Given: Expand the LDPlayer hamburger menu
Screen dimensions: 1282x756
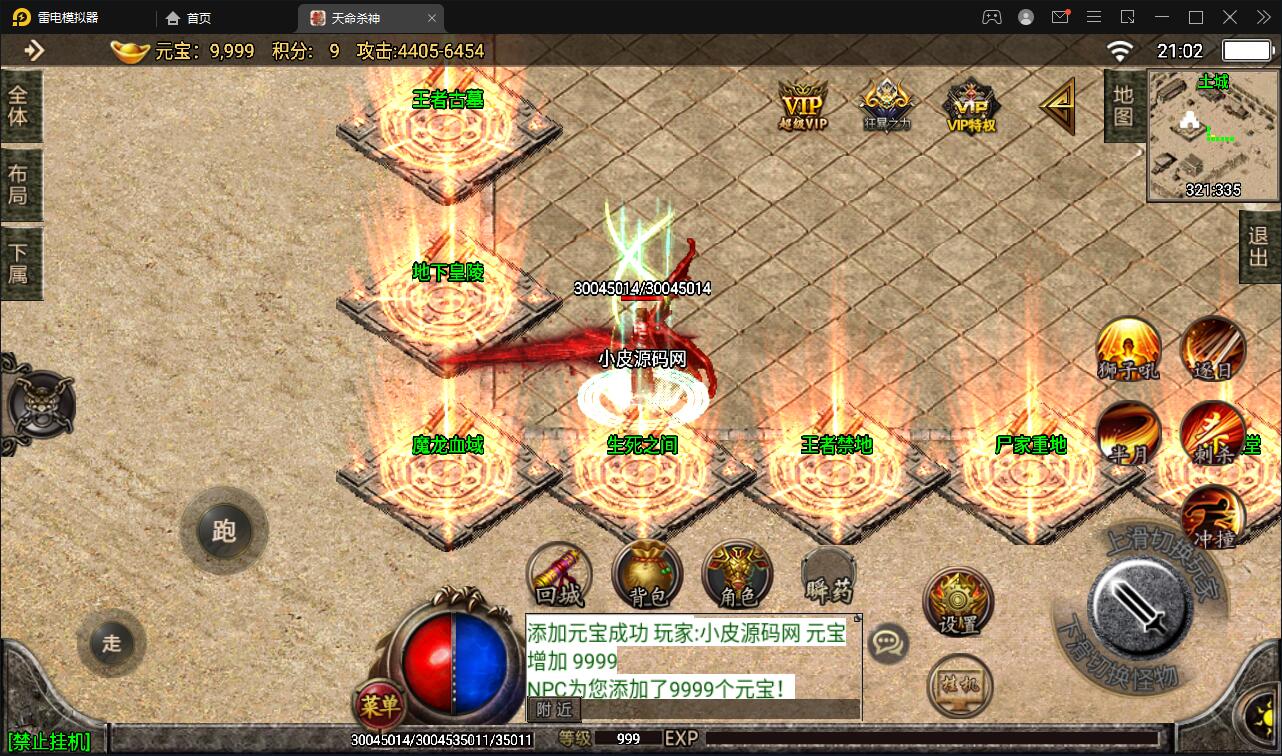Looking at the screenshot, I should (x=1094, y=17).
